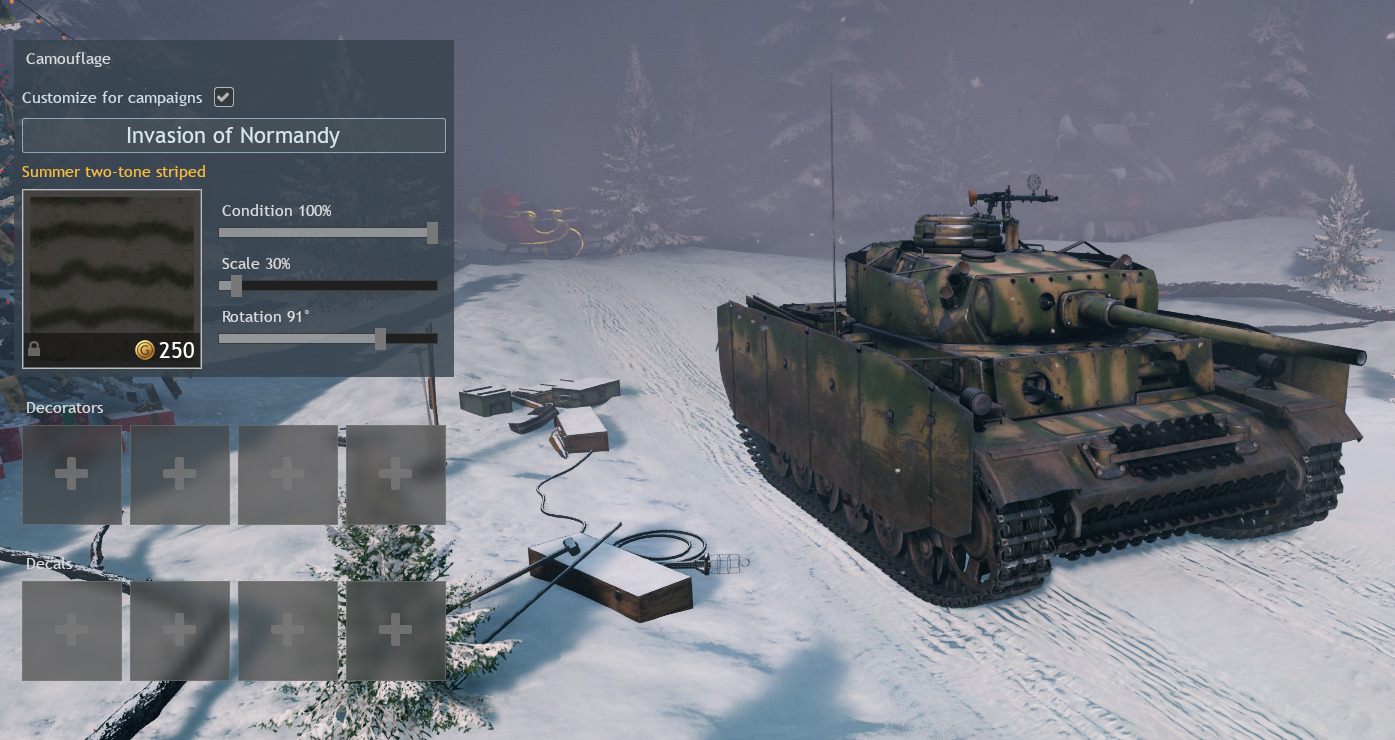The image size is (1395, 740).
Task: Open the Invasion of Normandy campaign selector
Action: (233, 136)
